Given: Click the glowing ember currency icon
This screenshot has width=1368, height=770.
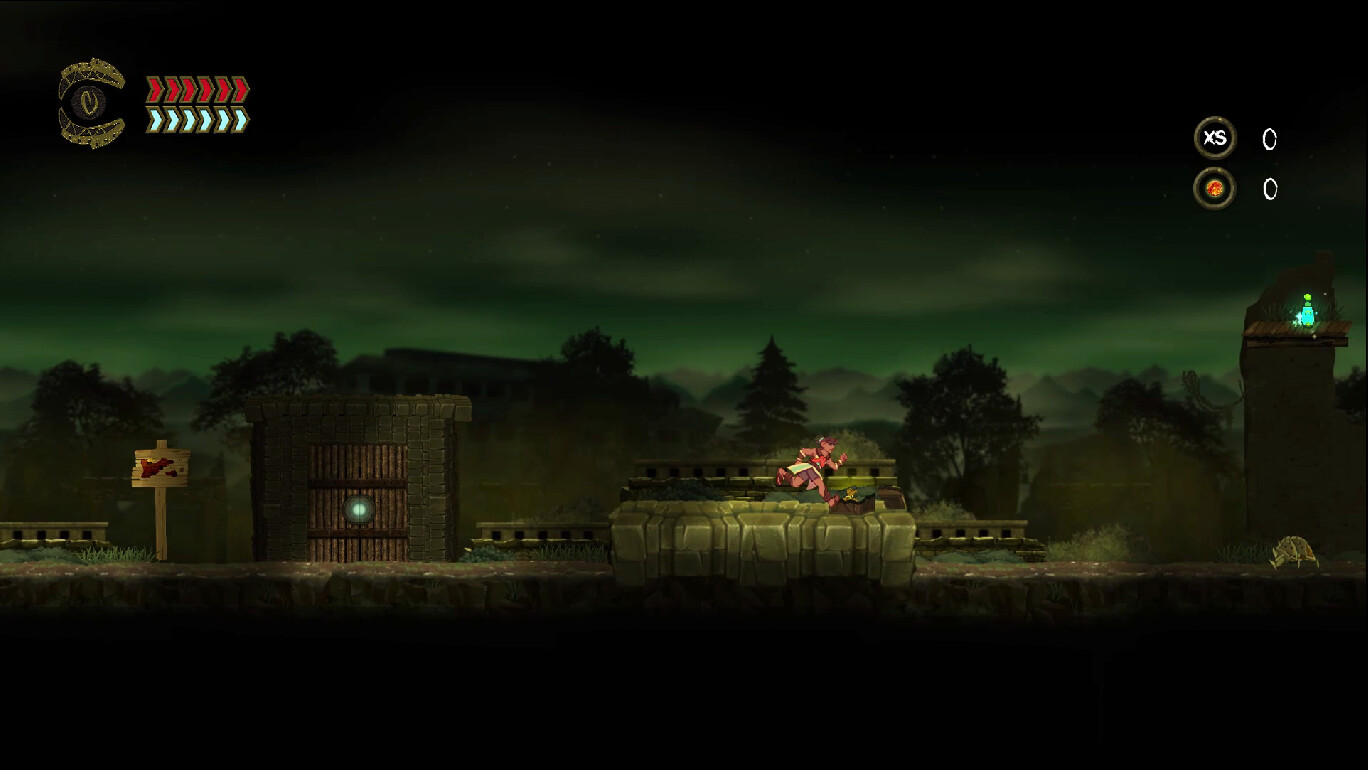Looking at the screenshot, I should [x=1214, y=188].
